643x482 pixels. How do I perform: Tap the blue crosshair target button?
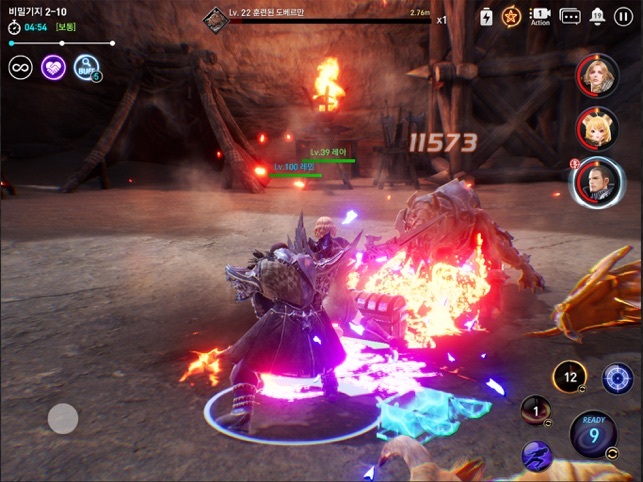coord(617,377)
